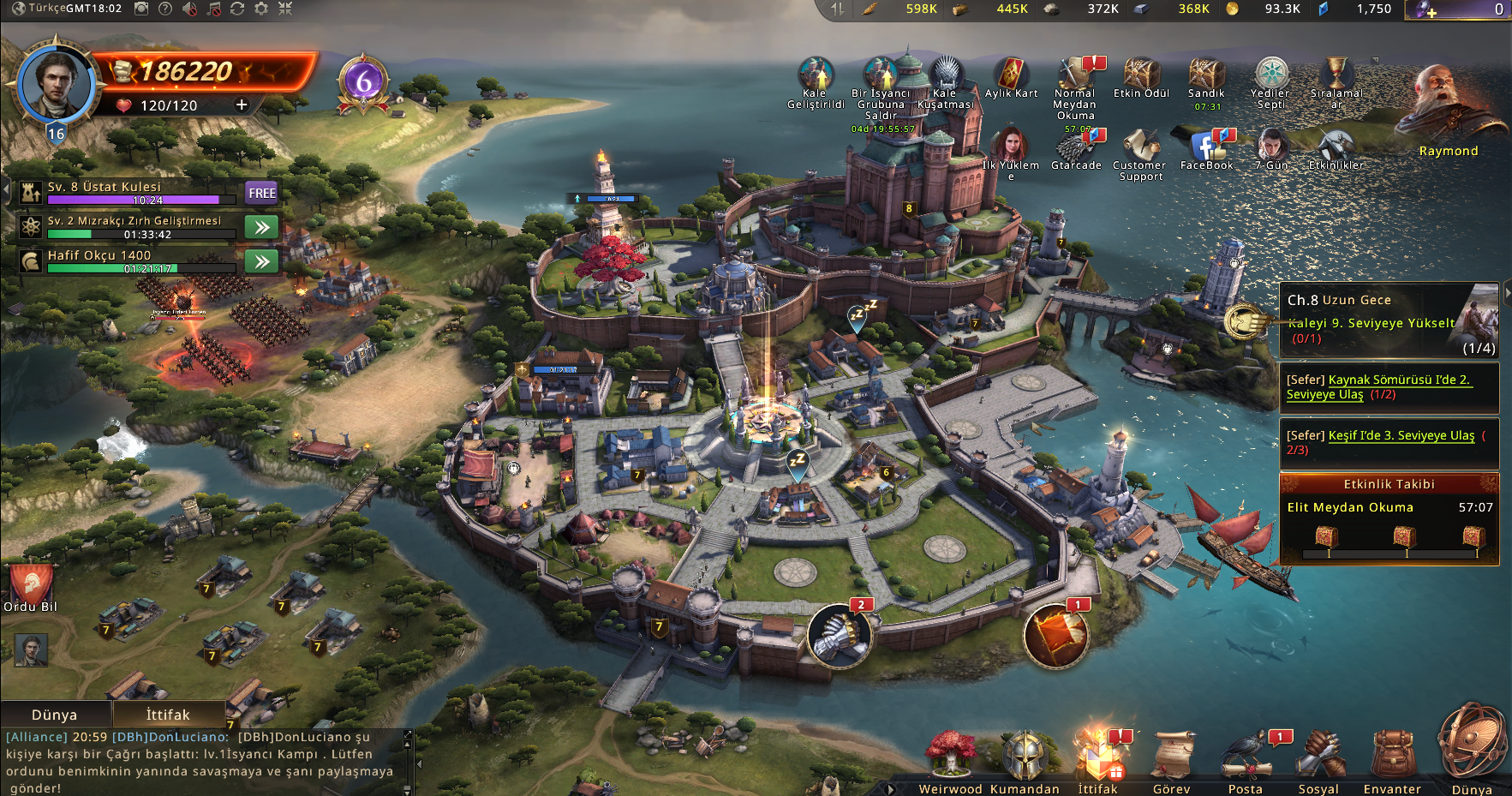Go to the Dünya world map globe
Screen dimensions: 1512x796
click(x=1472, y=745)
